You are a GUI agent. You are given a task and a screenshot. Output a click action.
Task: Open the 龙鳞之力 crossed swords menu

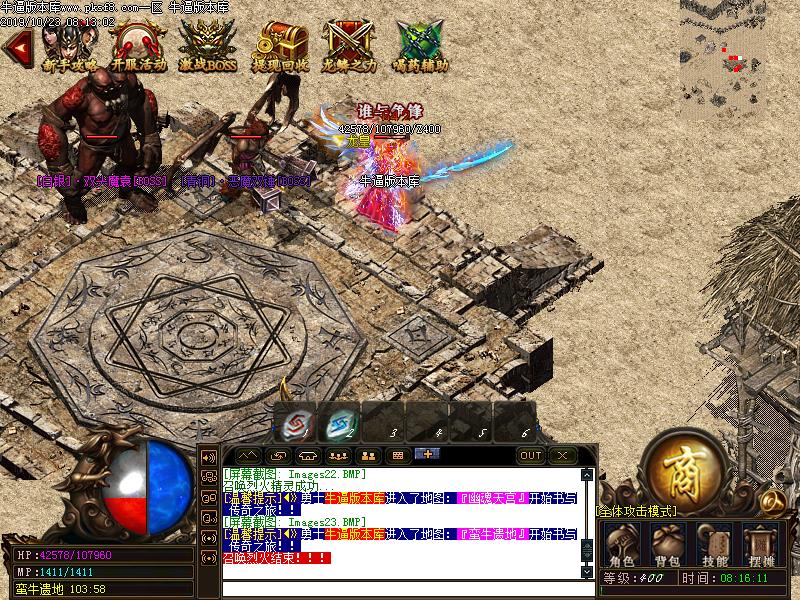pyautogui.click(x=350, y=44)
